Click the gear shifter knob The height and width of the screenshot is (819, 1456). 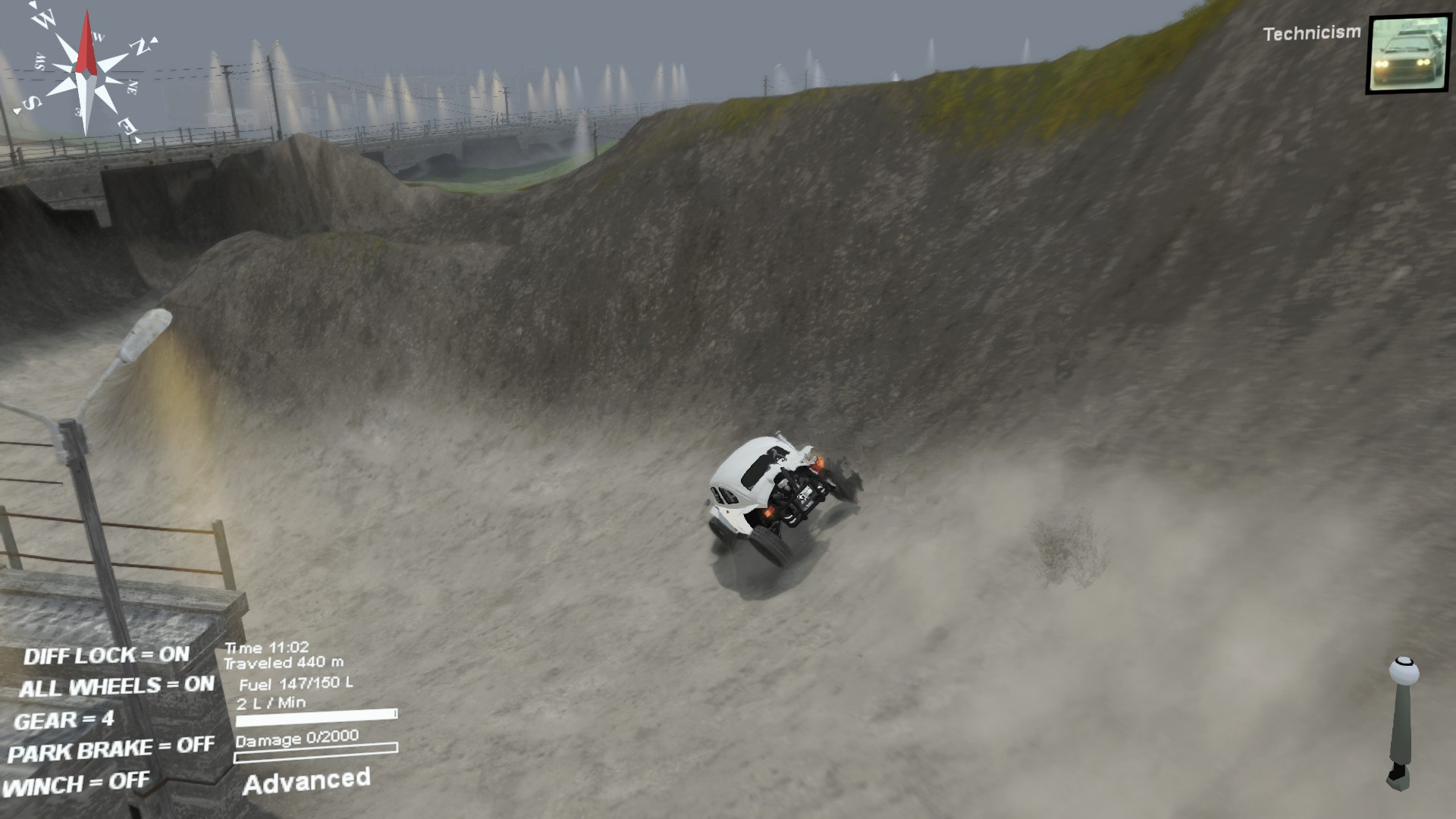coord(1403,671)
